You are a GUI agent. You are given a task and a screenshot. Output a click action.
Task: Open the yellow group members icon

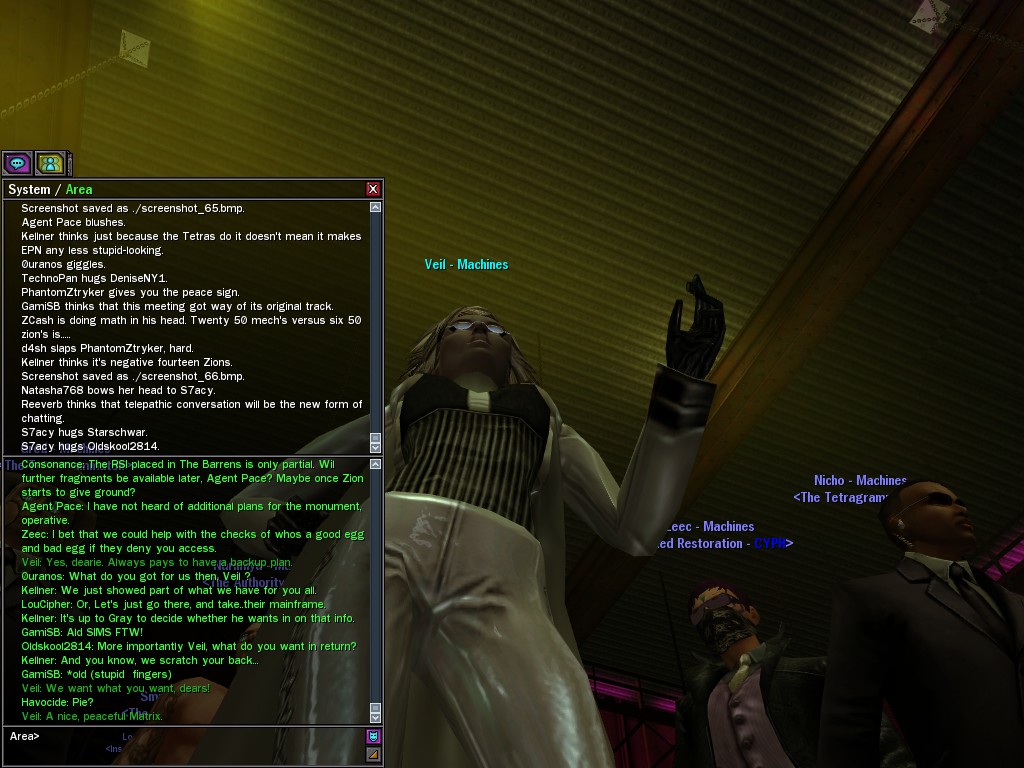point(49,163)
